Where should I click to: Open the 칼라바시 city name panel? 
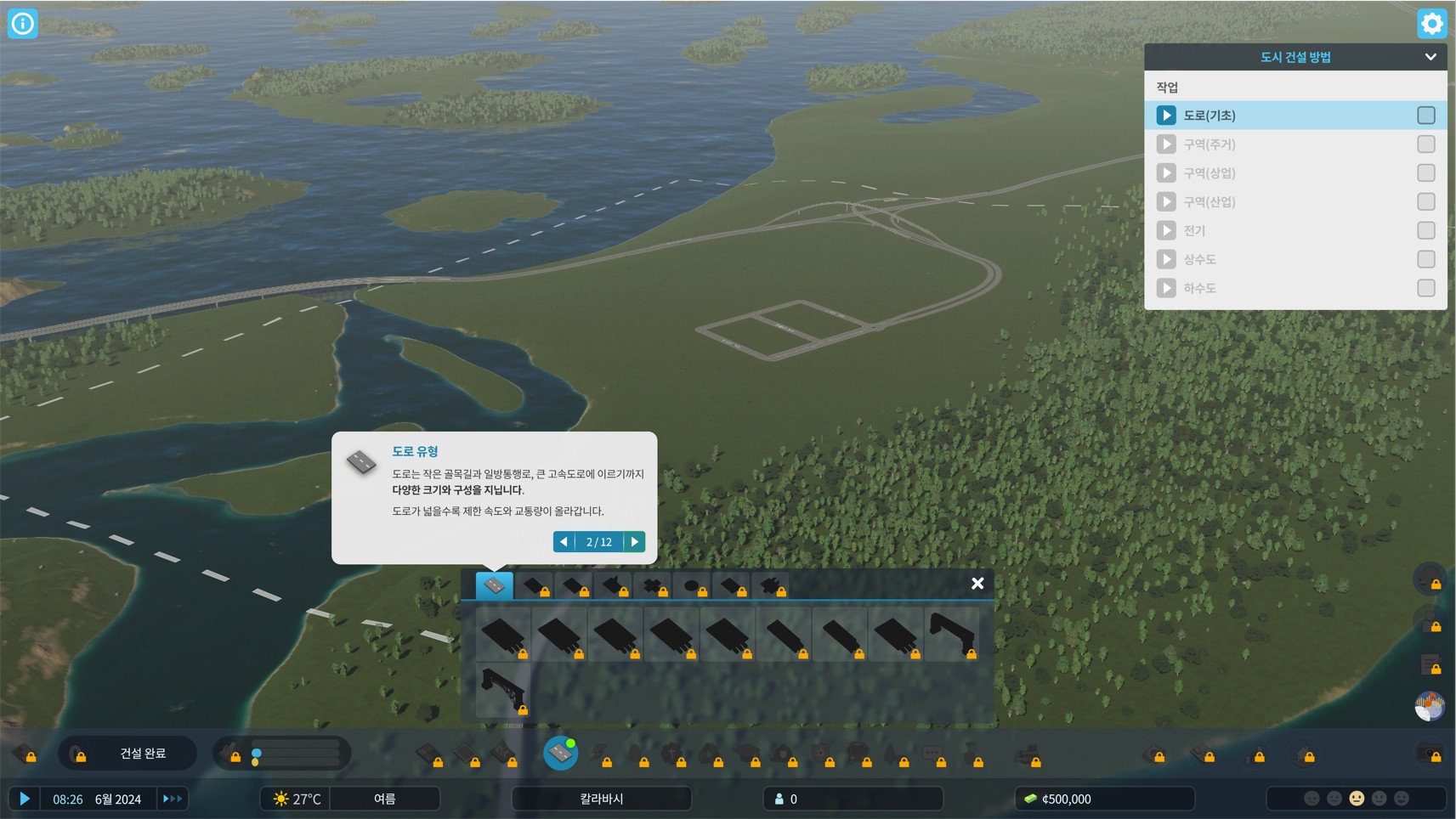tap(601, 799)
